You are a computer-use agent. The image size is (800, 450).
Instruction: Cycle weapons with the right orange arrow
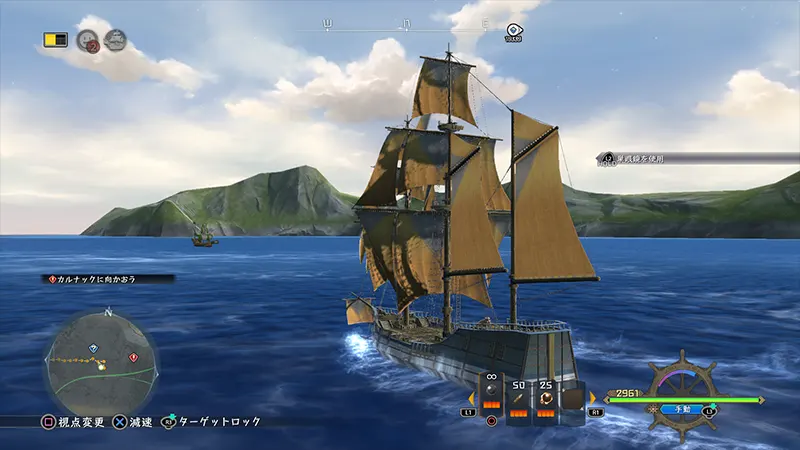pos(594,398)
